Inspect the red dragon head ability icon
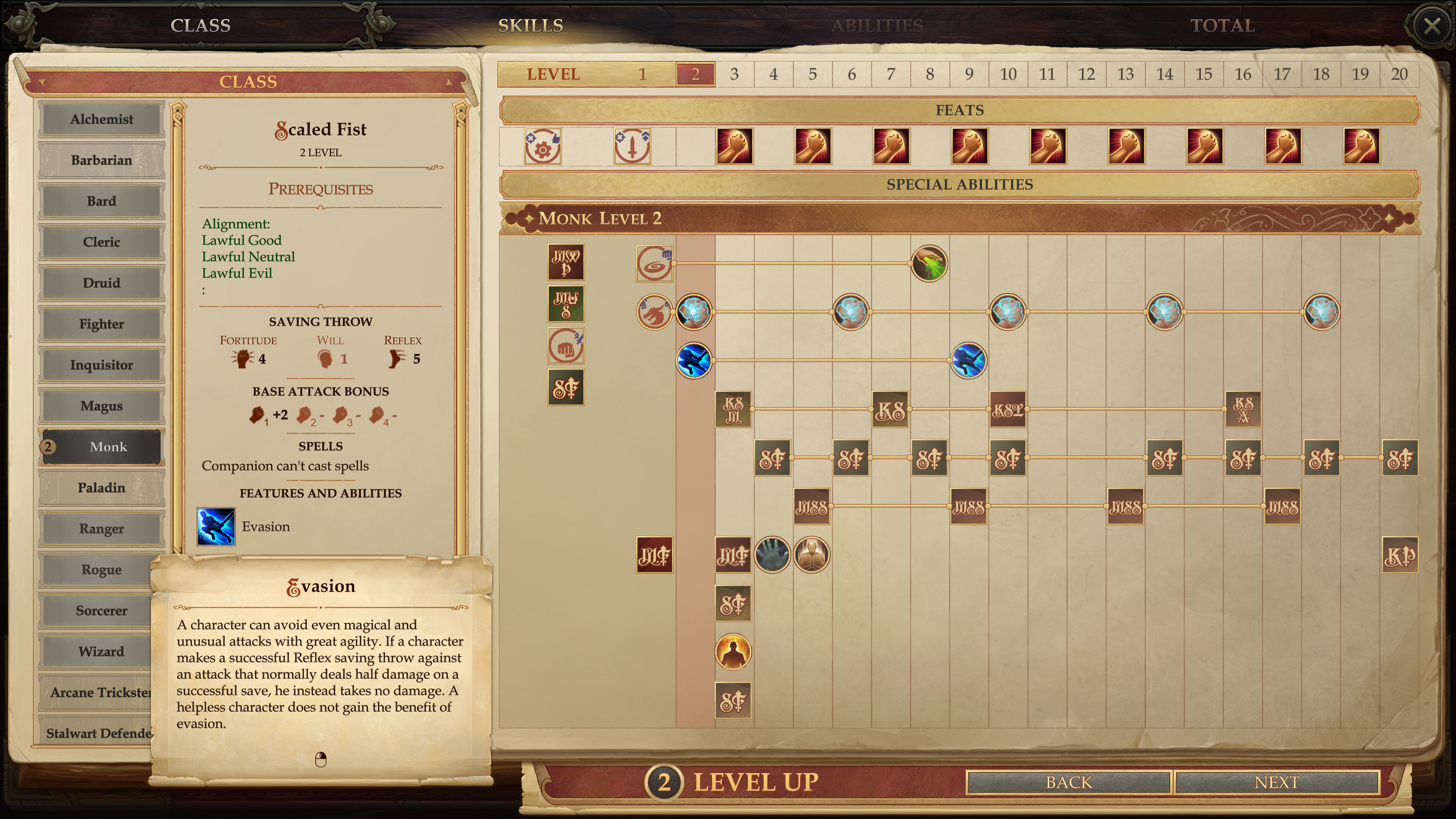The height and width of the screenshot is (819, 1456). pyautogui.click(x=654, y=312)
